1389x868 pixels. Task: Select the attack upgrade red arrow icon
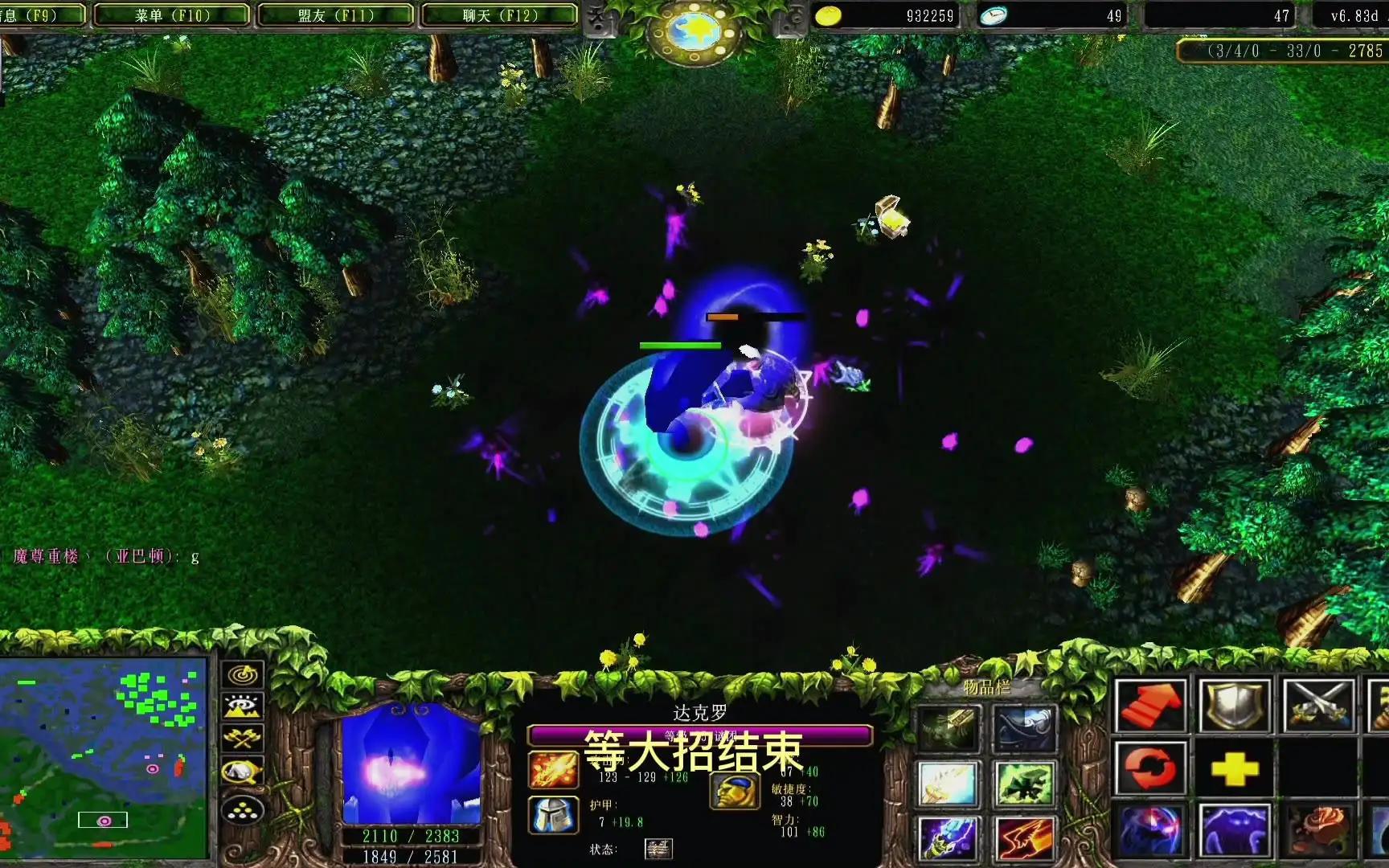pyautogui.click(x=1151, y=706)
